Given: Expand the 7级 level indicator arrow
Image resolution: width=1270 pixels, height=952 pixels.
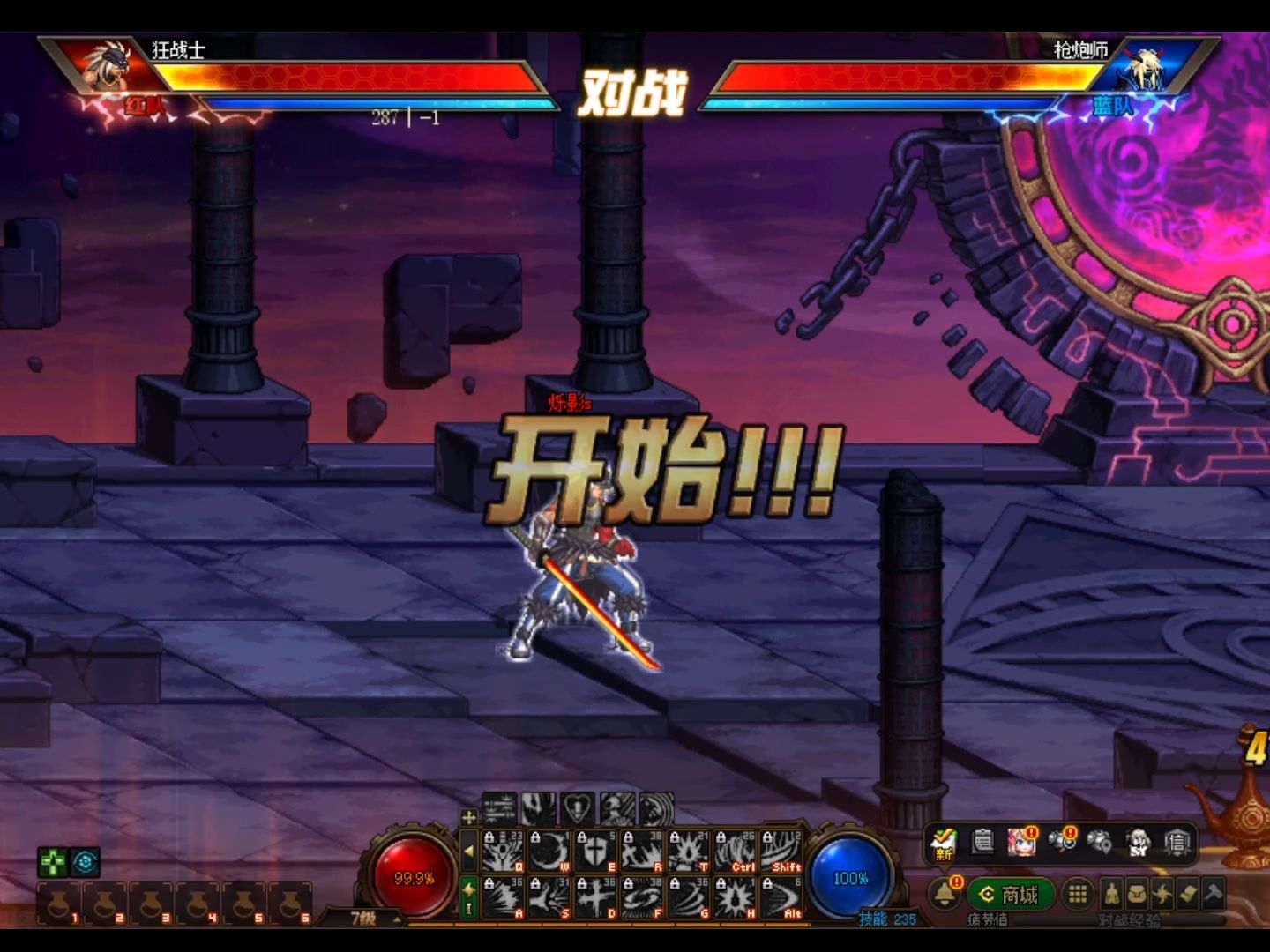Looking at the screenshot, I should tap(398, 919).
